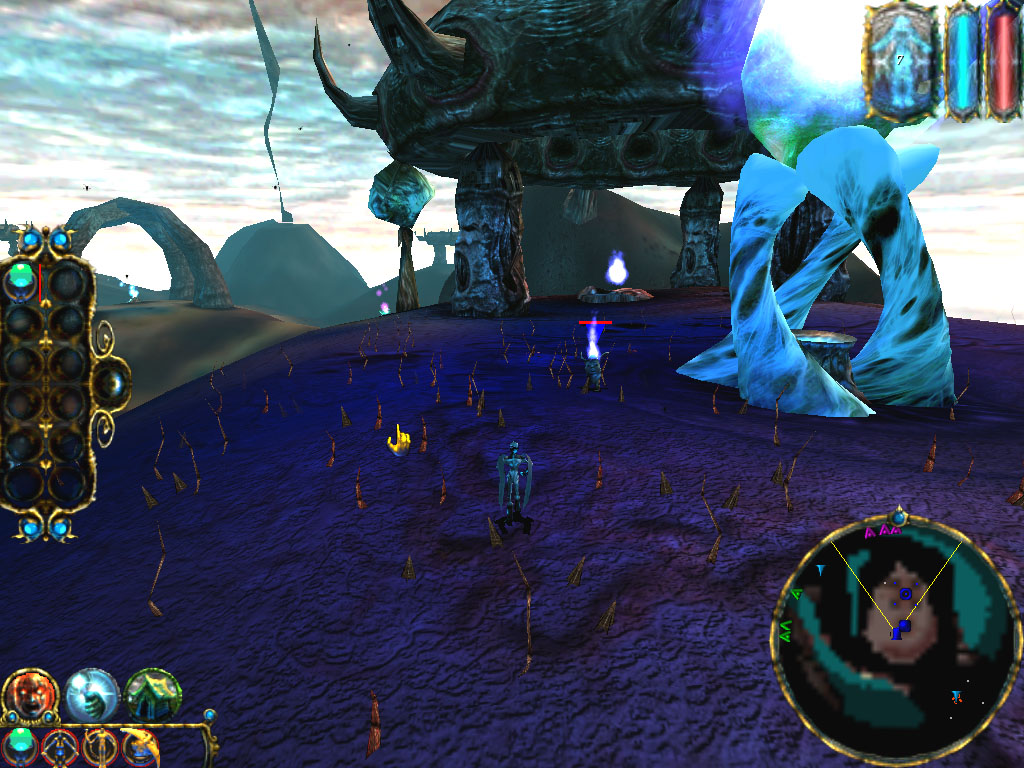Select the red demon face spell tab

point(31,696)
